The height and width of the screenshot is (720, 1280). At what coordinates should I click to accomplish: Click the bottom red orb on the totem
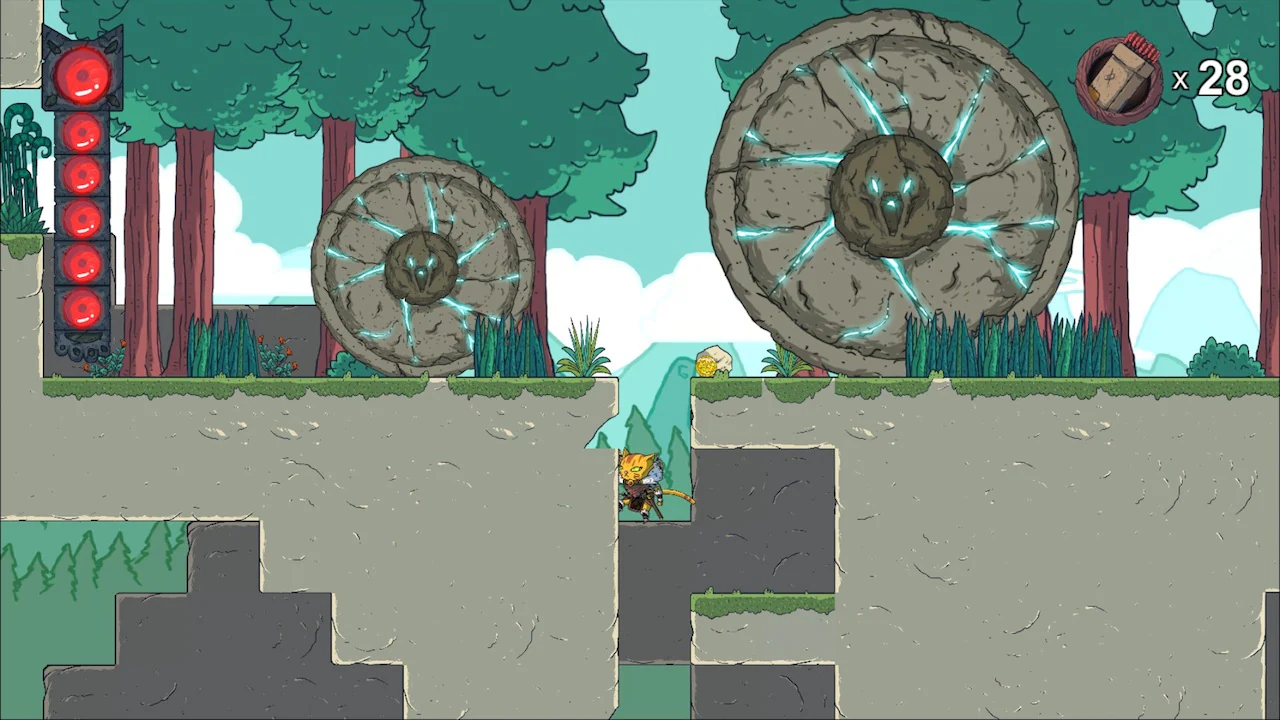tap(82, 308)
